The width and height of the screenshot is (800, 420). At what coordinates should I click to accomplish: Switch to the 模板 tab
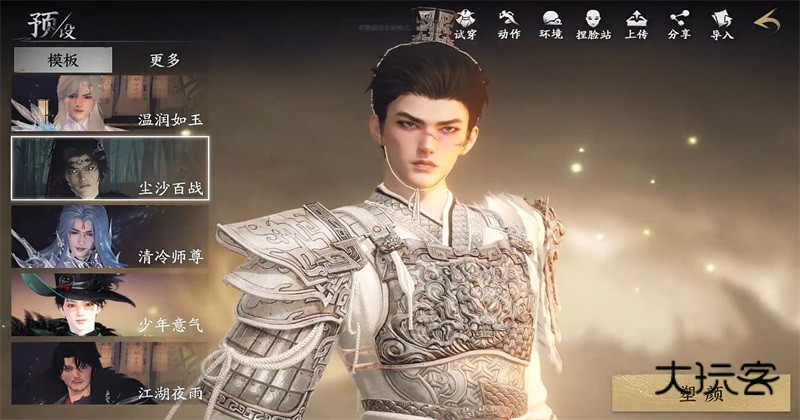pos(63,60)
